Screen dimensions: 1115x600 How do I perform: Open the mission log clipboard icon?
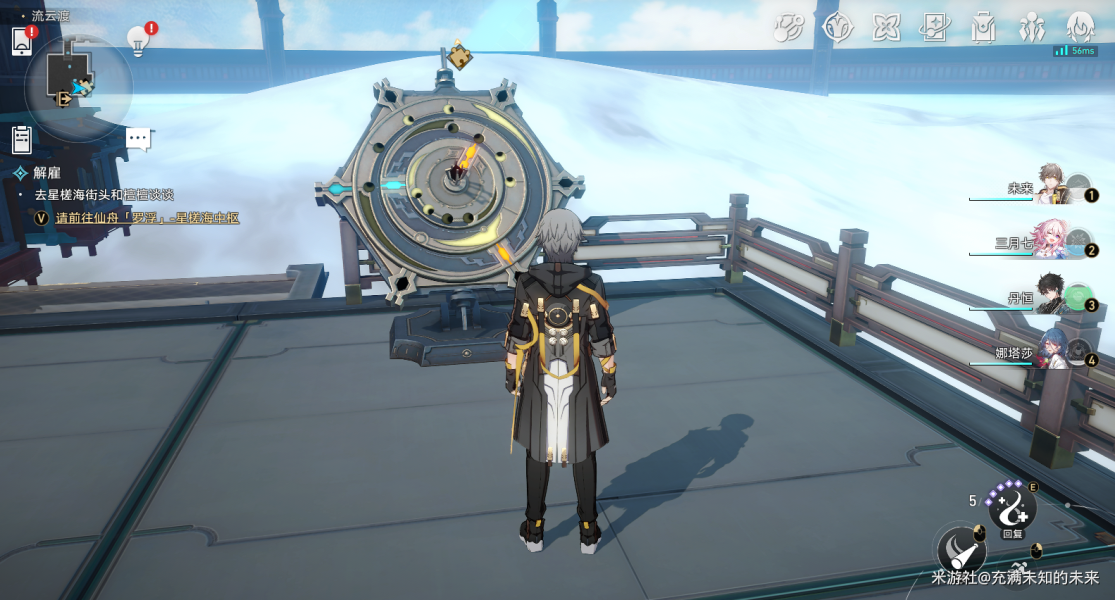click(22, 139)
